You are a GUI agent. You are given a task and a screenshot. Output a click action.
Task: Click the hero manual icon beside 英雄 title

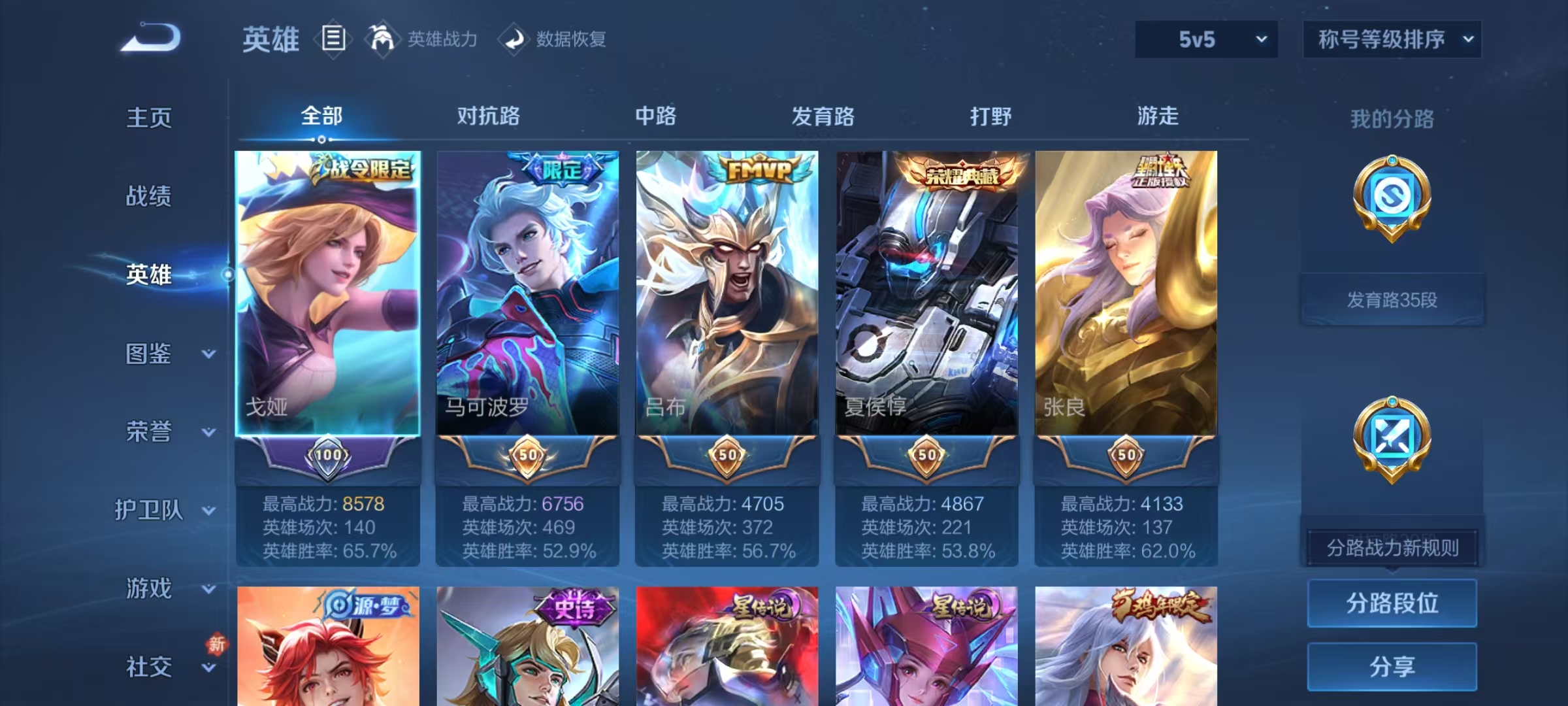point(333,39)
